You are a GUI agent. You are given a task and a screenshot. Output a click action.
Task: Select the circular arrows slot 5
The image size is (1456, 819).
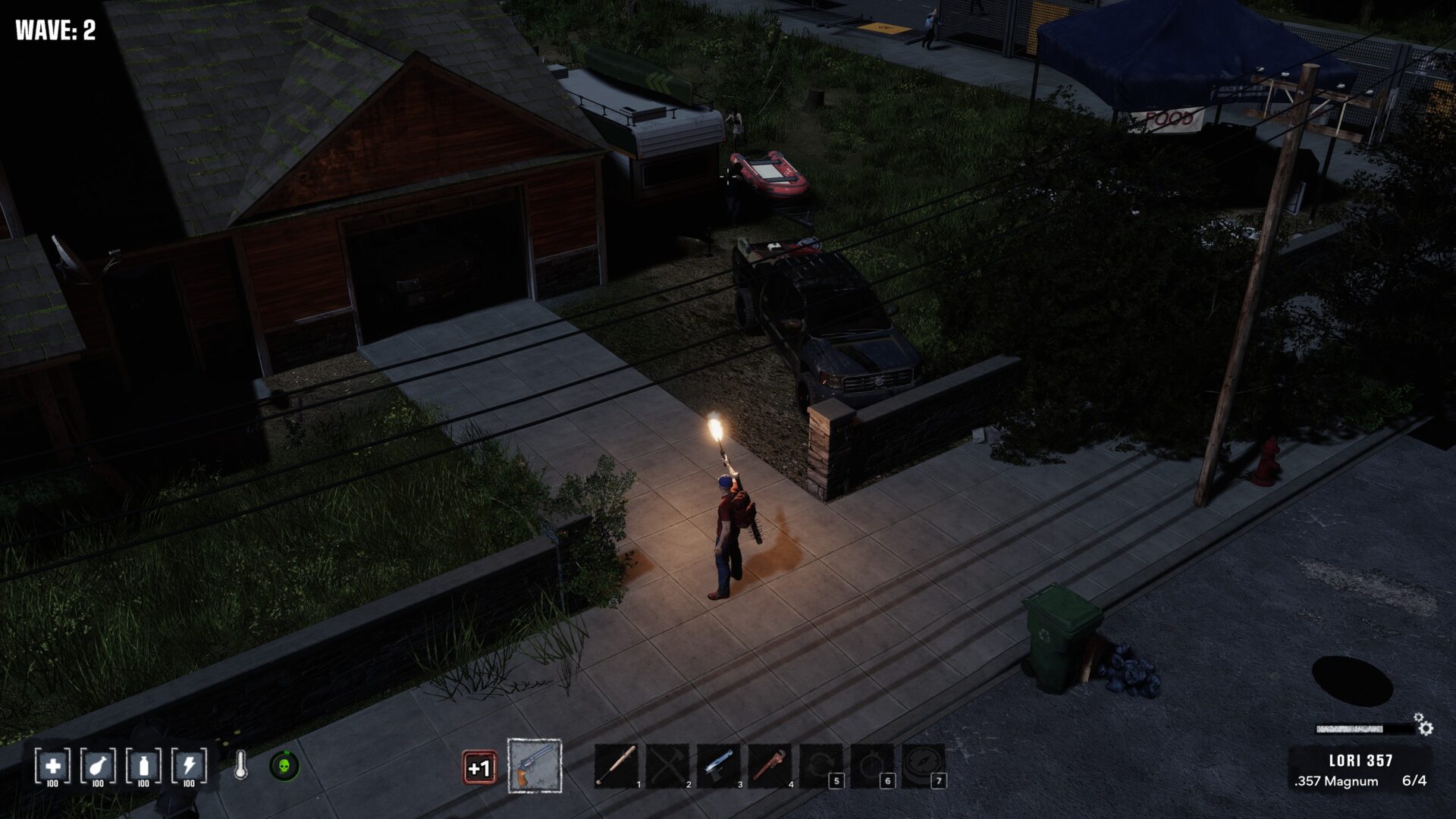[821, 766]
